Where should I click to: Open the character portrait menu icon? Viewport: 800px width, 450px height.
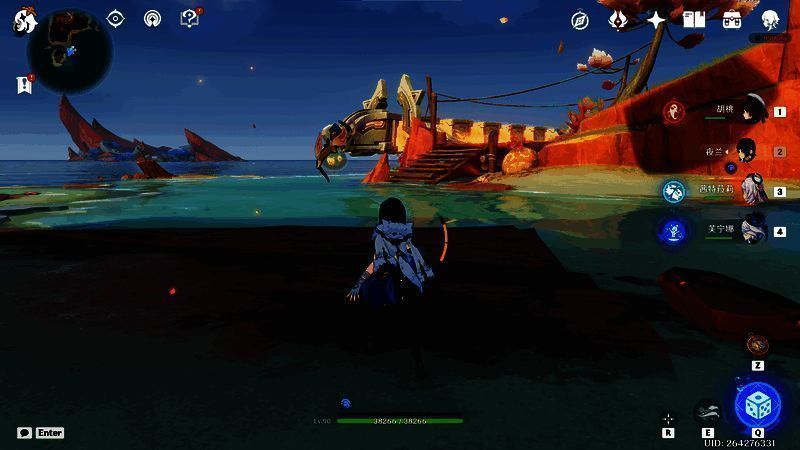tap(770, 20)
